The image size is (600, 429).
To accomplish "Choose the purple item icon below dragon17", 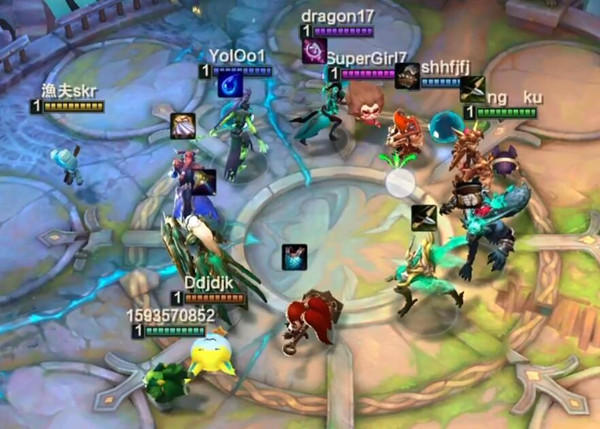I will [x=314, y=51].
